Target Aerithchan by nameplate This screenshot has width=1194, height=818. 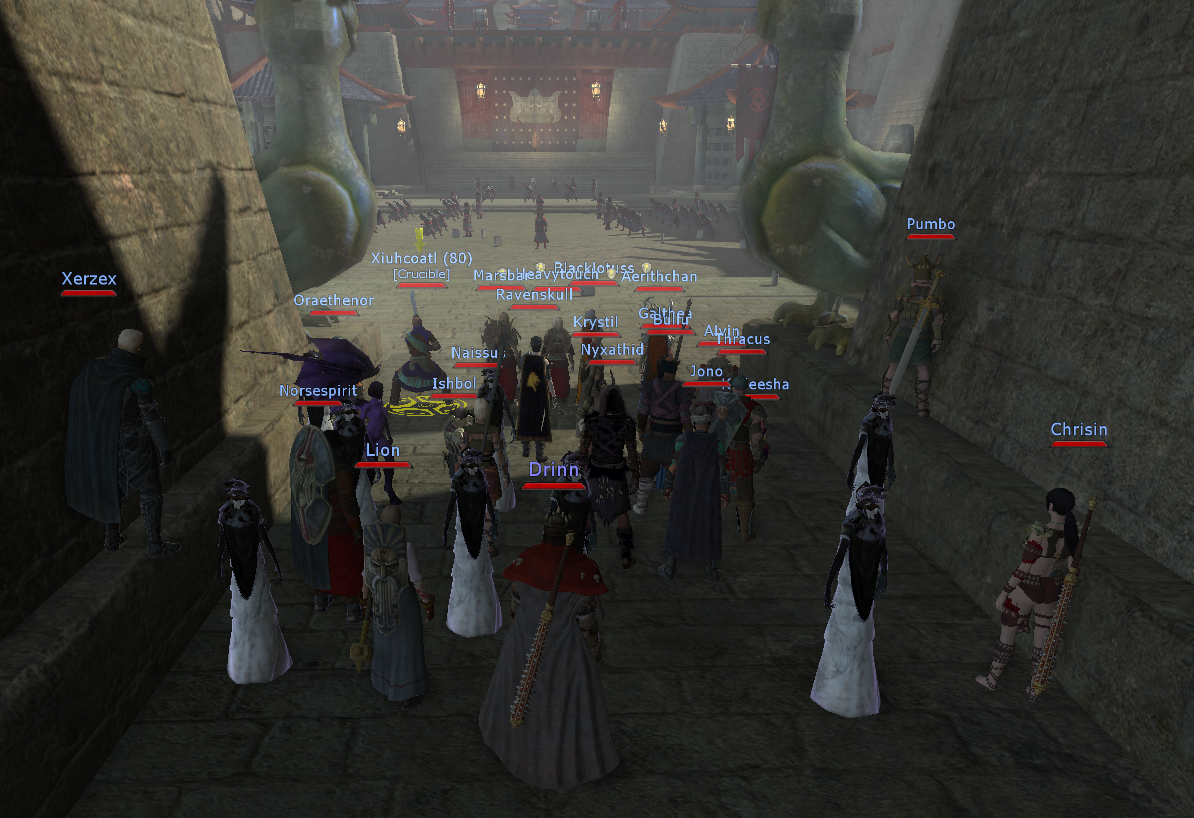pos(659,277)
